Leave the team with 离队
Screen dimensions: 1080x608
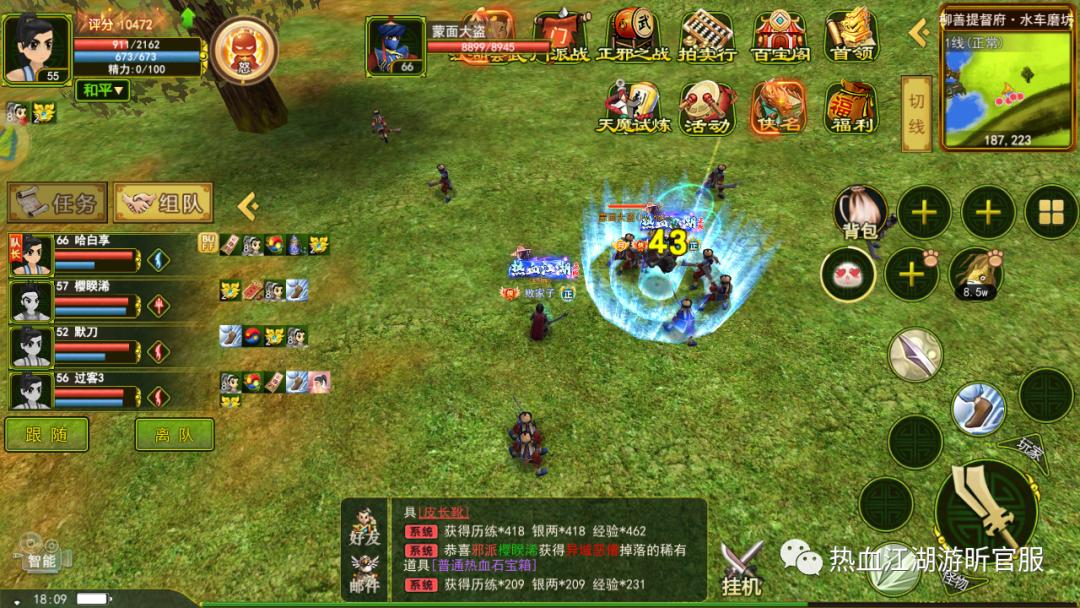(174, 434)
